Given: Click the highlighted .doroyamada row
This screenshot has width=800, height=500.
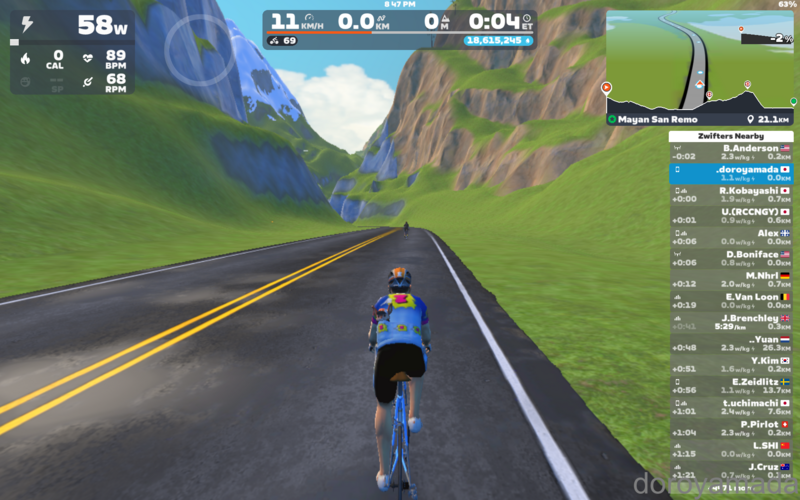Looking at the screenshot, I should (731, 173).
